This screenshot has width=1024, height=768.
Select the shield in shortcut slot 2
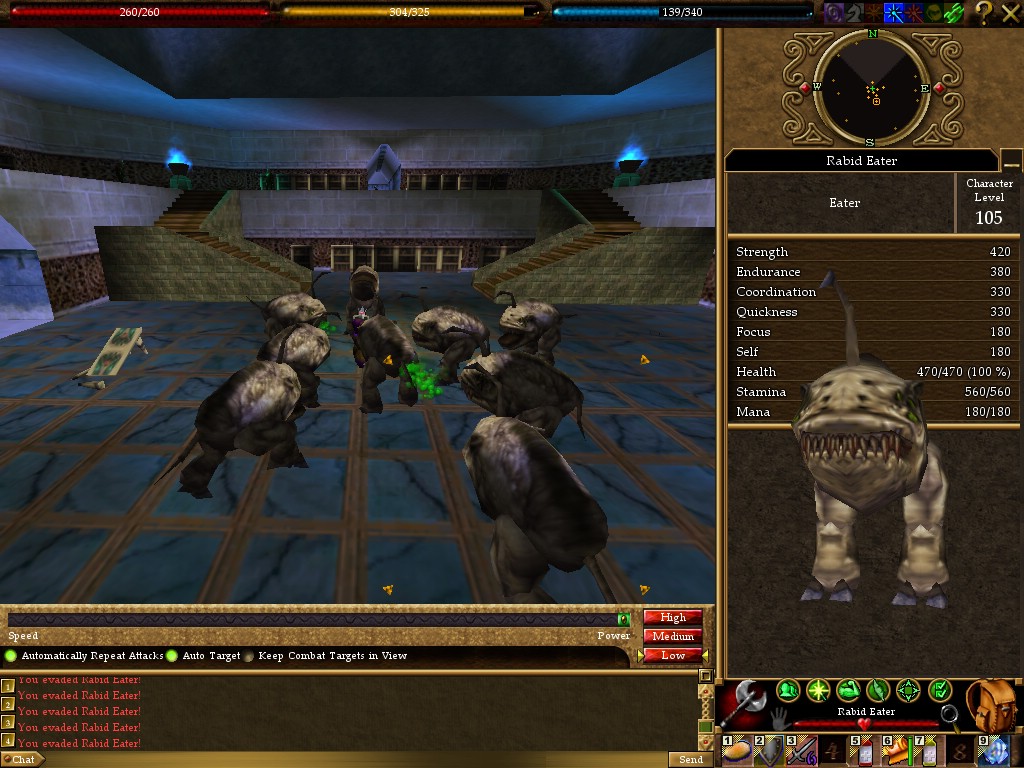[x=770, y=751]
